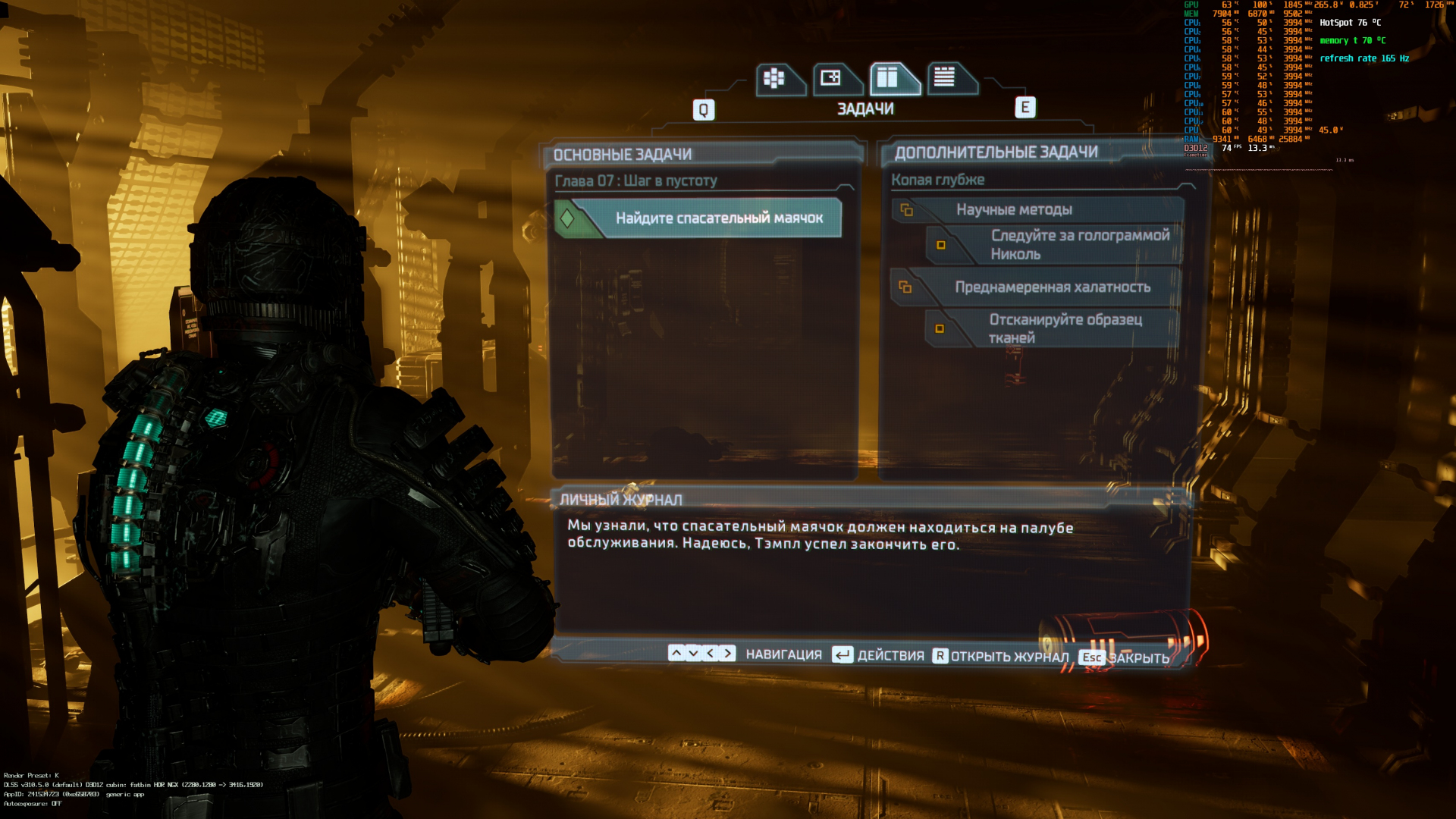Open the tab with the text-lines icon

point(946,79)
